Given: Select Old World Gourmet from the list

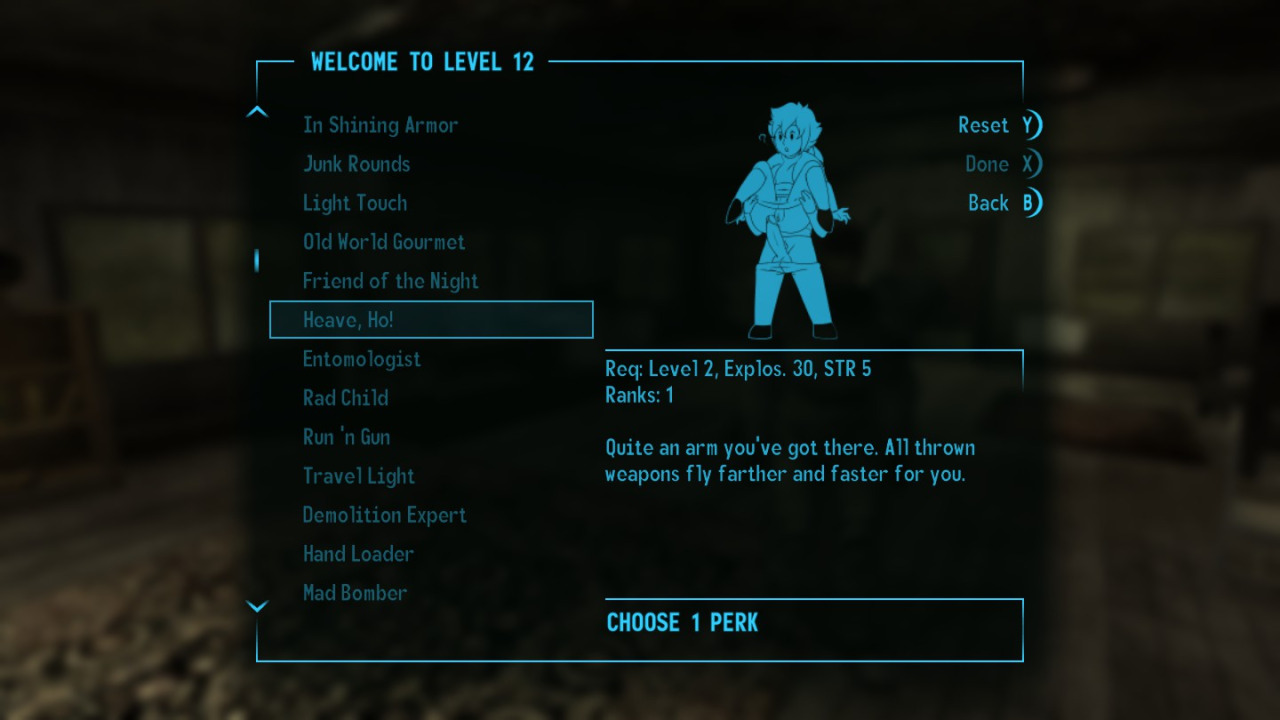Looking at the screenshot, I should point(384,242).
